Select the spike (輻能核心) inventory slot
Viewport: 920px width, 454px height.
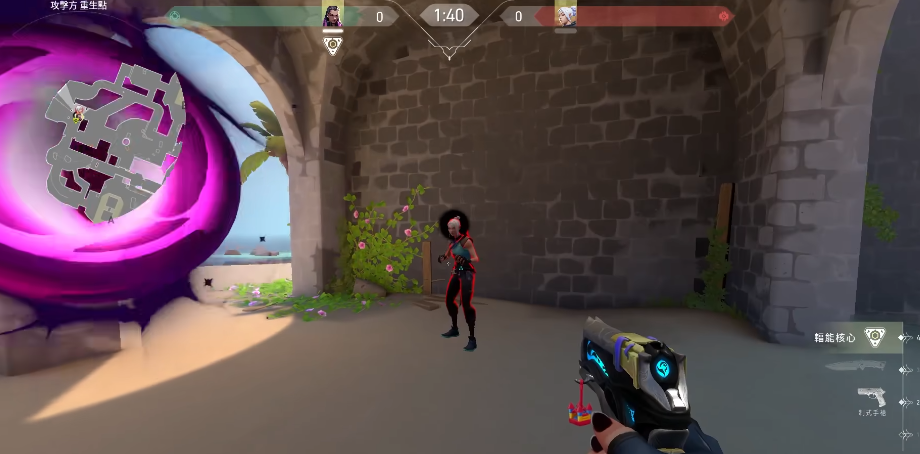875,338
